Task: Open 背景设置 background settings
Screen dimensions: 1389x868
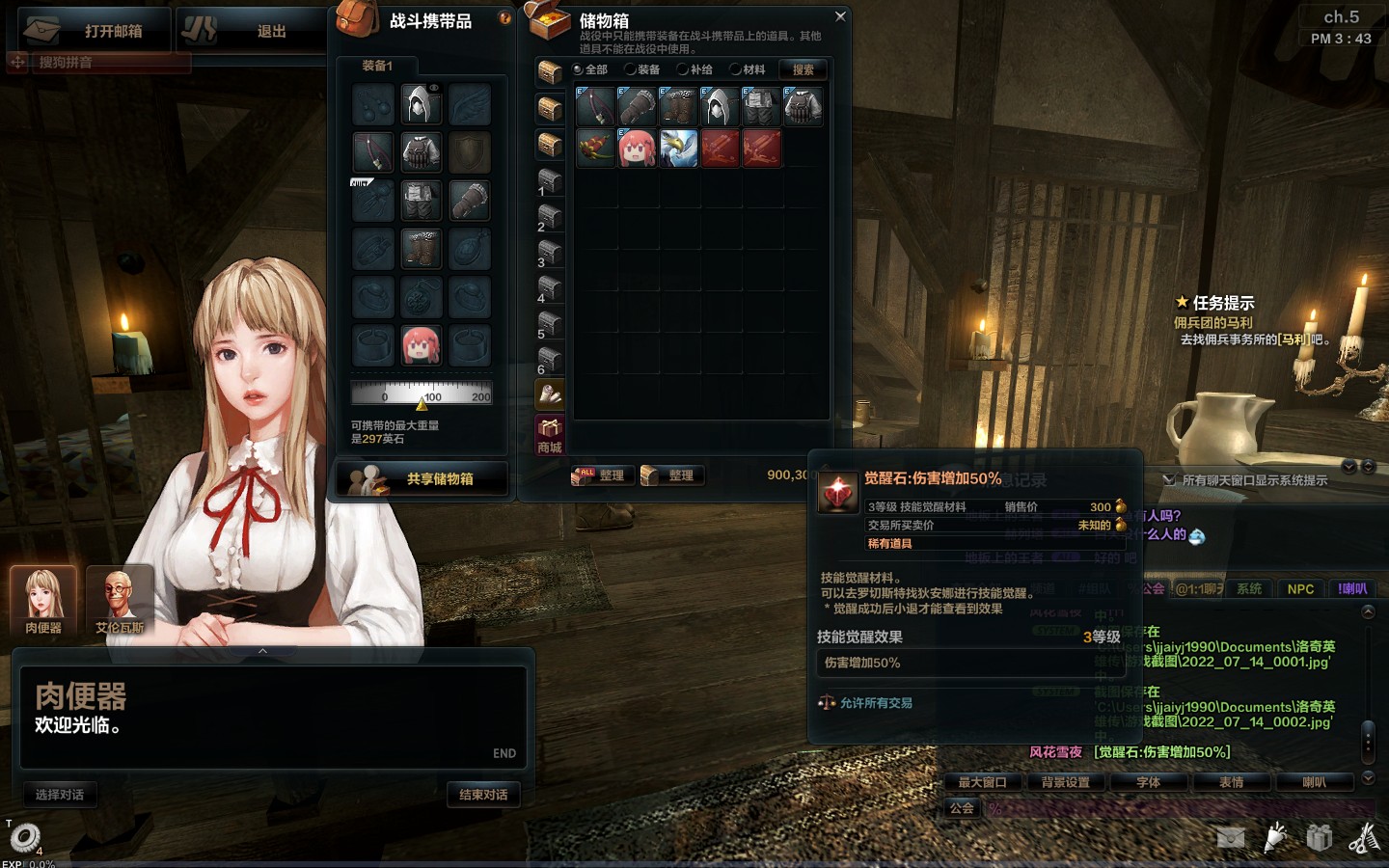Action: tap(1066, 782)
